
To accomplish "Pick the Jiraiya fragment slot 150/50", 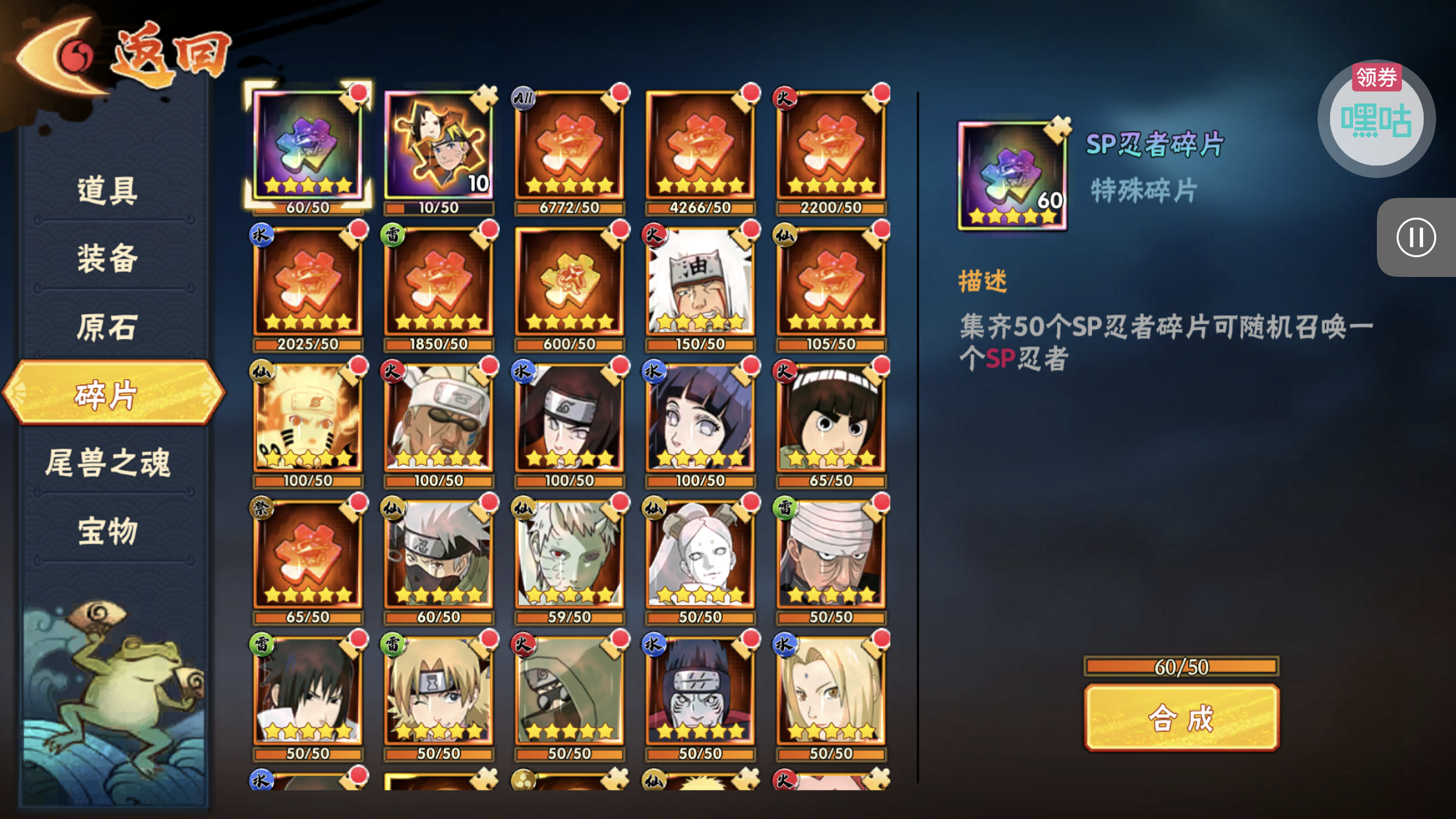I will [700, 282].
